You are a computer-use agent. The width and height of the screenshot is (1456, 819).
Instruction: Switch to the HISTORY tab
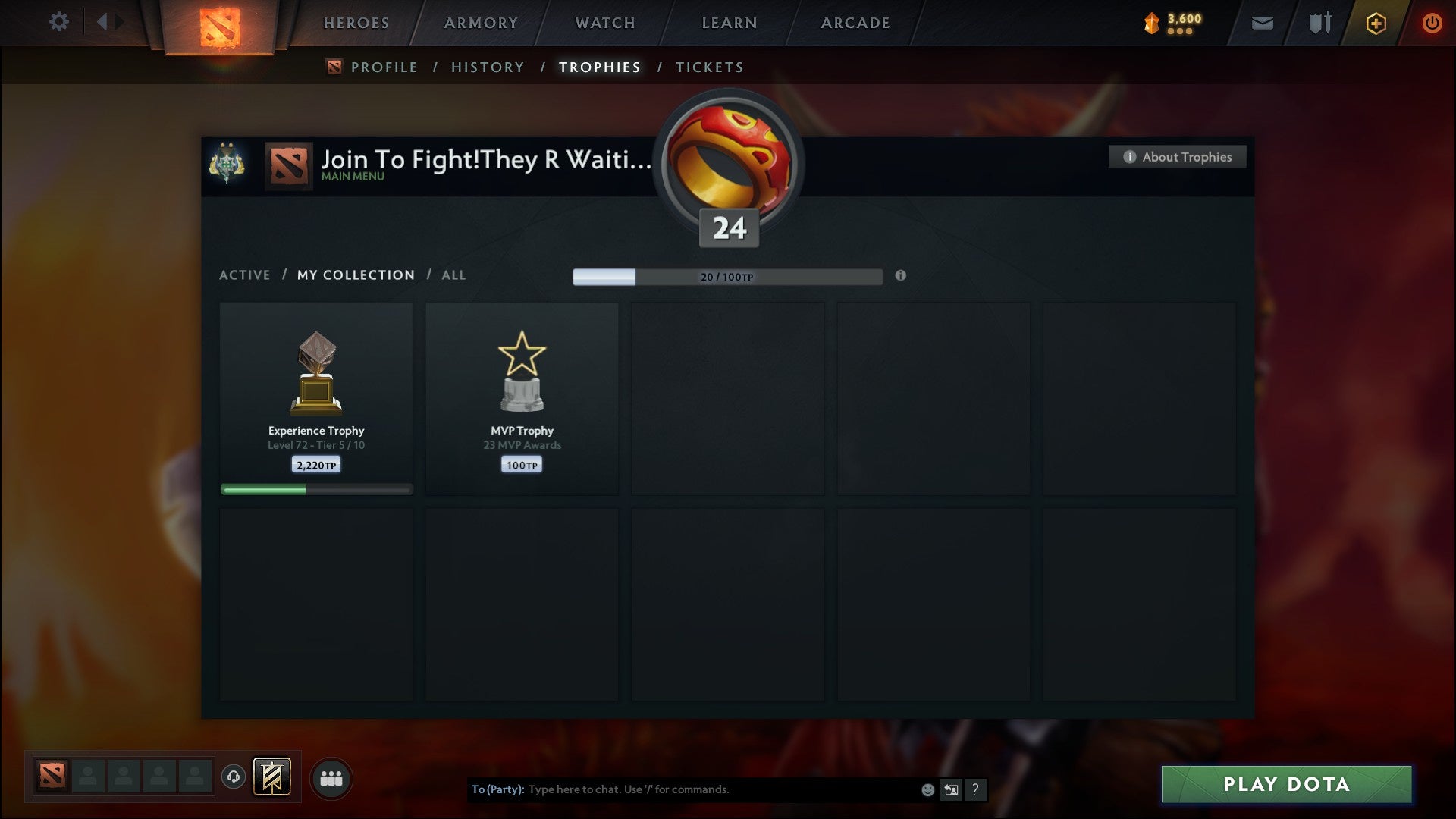point(487,67)
